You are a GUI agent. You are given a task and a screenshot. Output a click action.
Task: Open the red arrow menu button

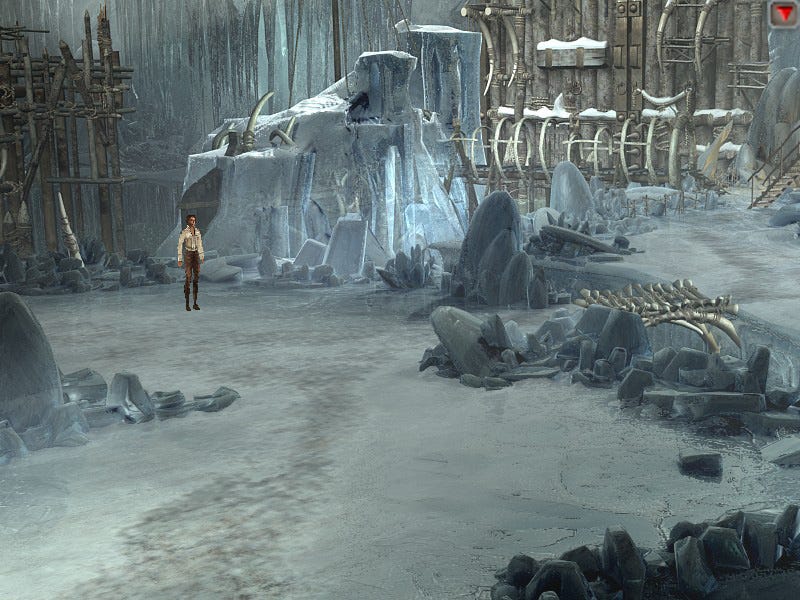click(783, 12)
